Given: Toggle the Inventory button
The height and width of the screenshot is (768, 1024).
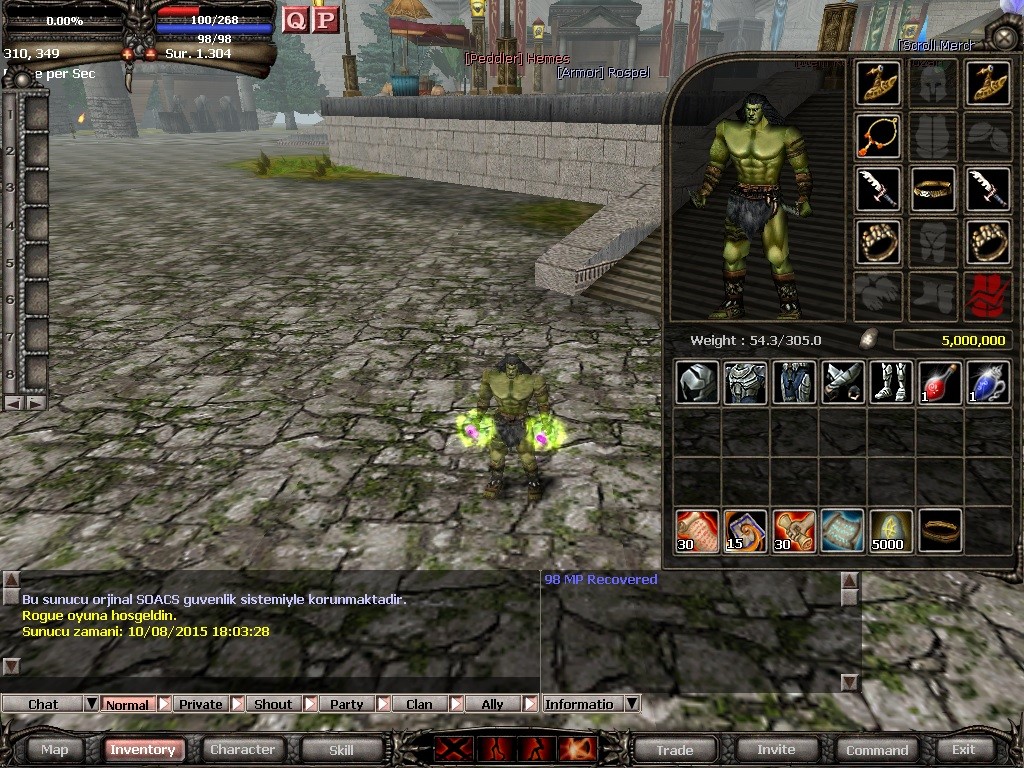Looking at the screenshot, I should click(143, 749).
